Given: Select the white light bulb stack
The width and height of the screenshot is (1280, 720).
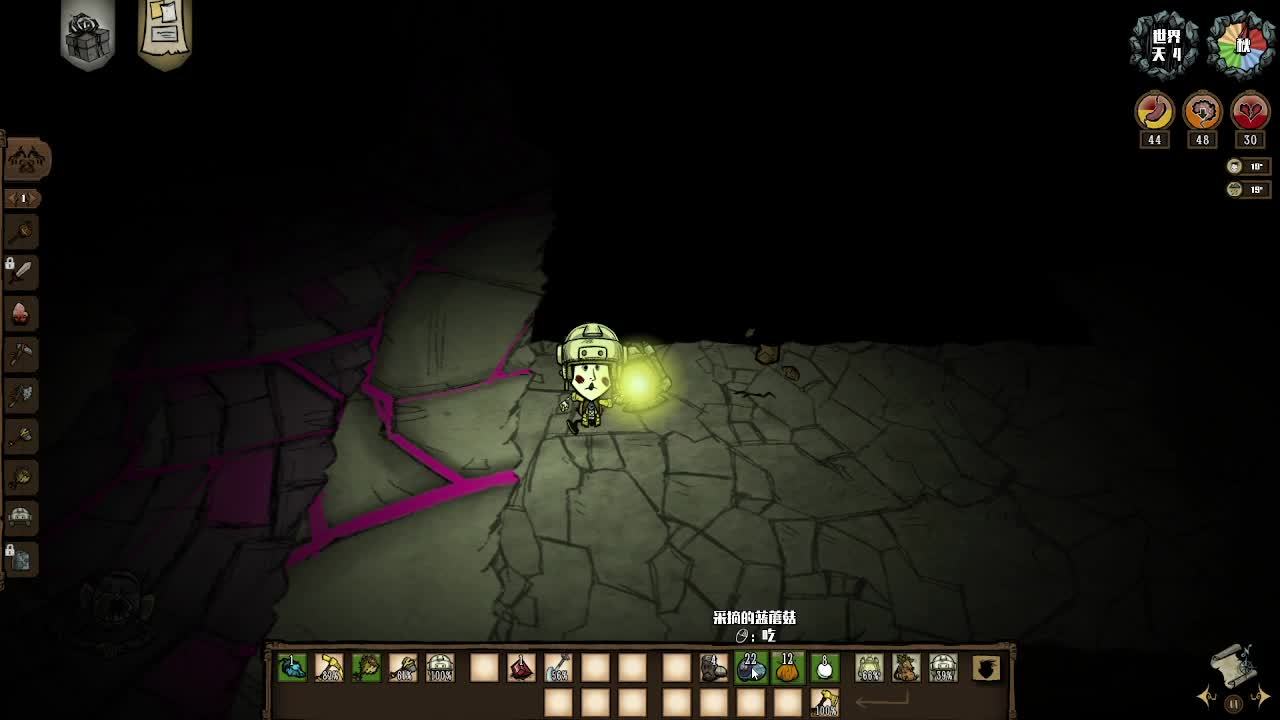Looking at the screenshot, I should tap(825, 668).
